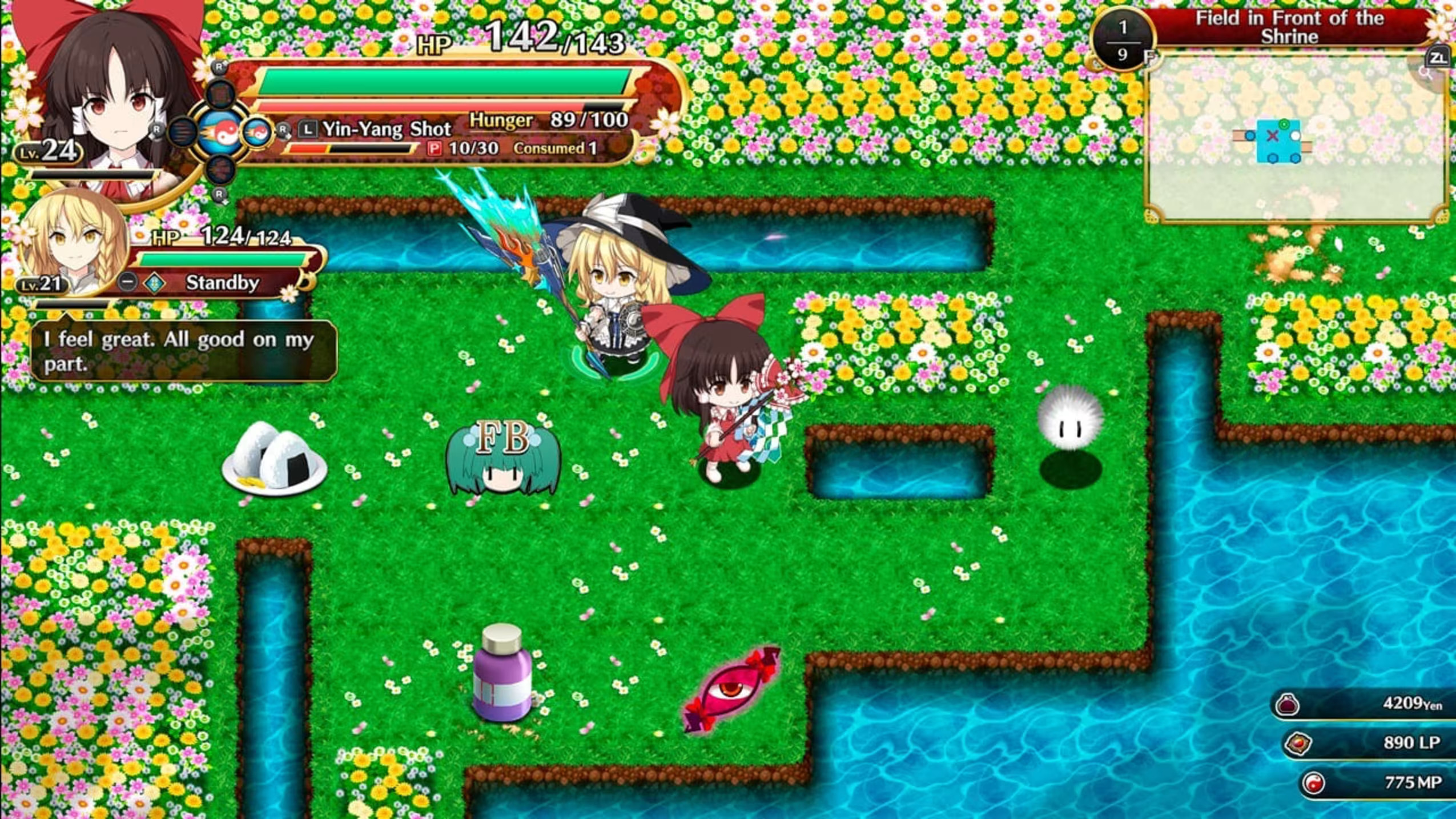Image resolution: width=1456 pixels, height=819 pixels.
Task: Change Marisa's Standby tactic
Action: (x=222, y=283)
